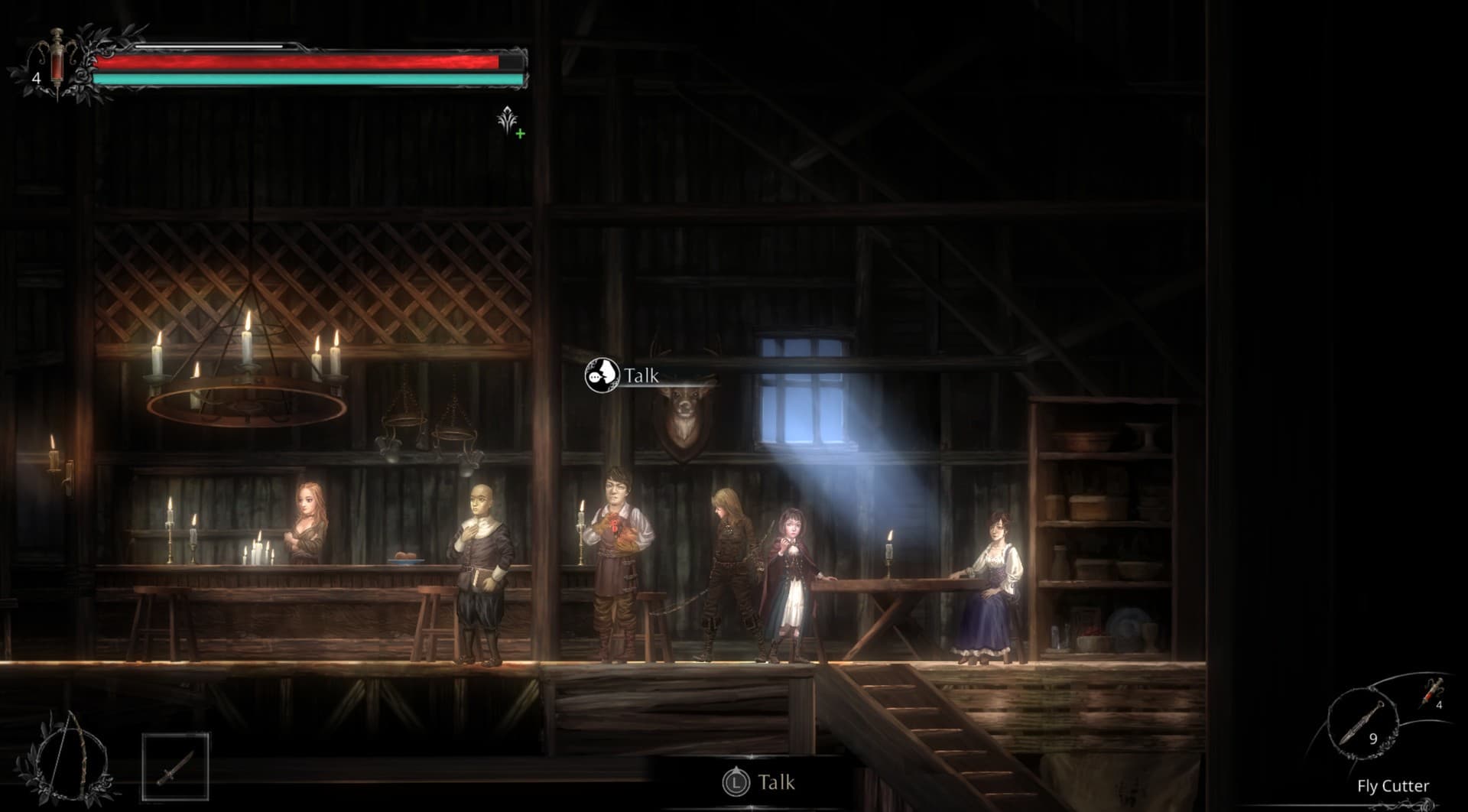Click the Talk label above the innkeeper
Screen dimensions: 1468x812
[639, 374]
